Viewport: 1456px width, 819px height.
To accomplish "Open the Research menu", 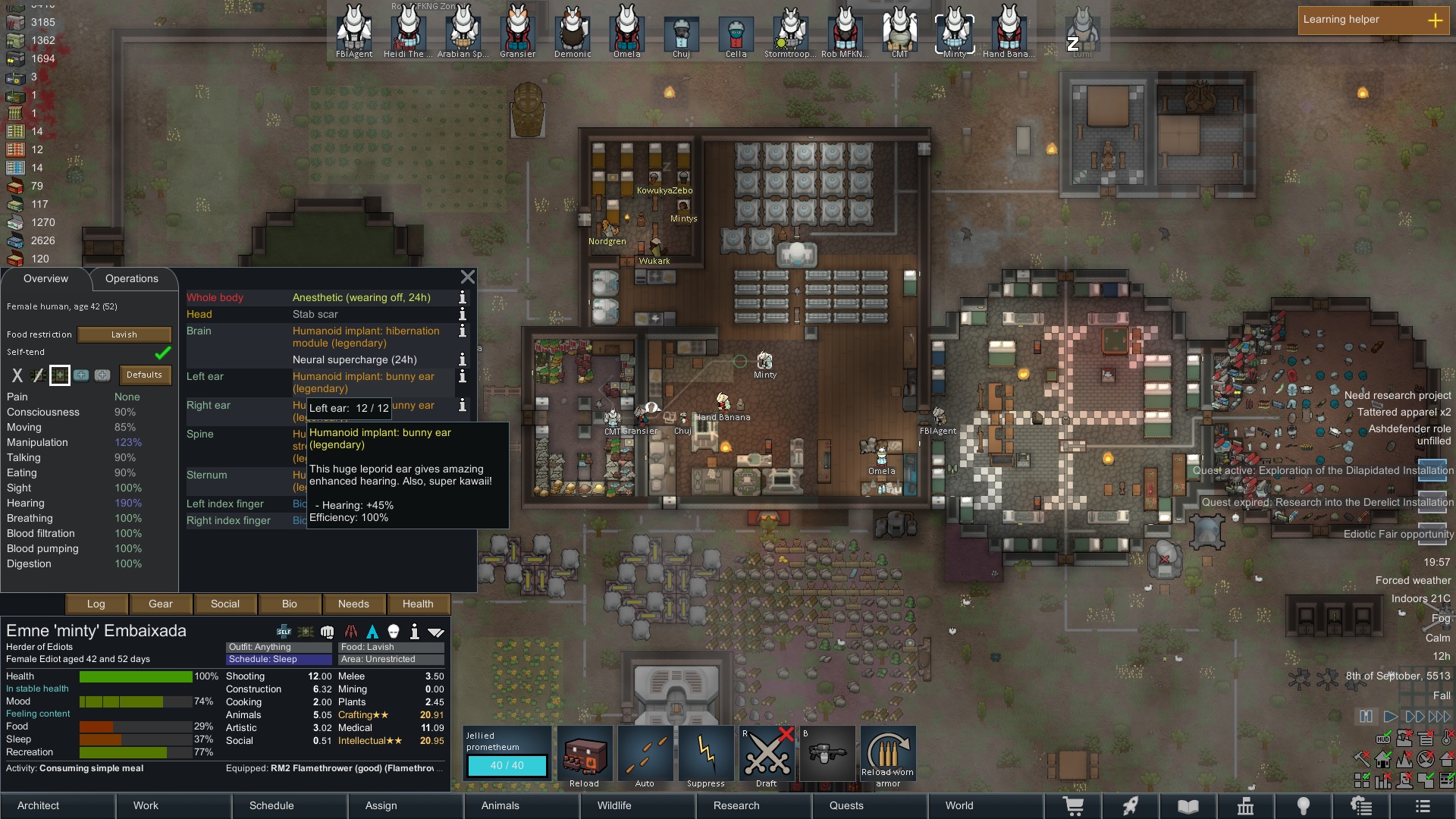I will coord(736,805).
